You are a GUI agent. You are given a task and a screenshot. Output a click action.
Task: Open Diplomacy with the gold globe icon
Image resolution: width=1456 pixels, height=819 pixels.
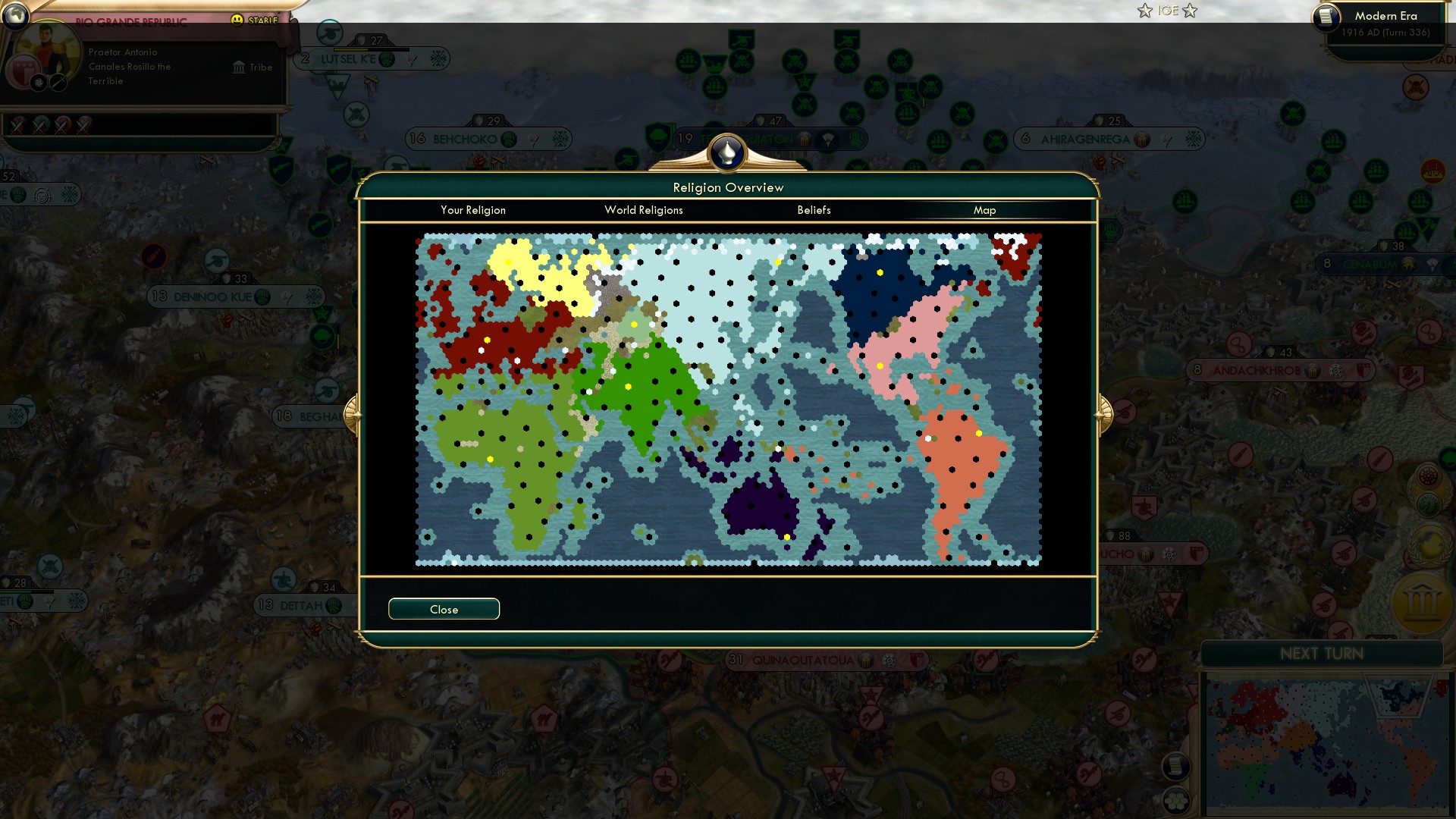1429,544
